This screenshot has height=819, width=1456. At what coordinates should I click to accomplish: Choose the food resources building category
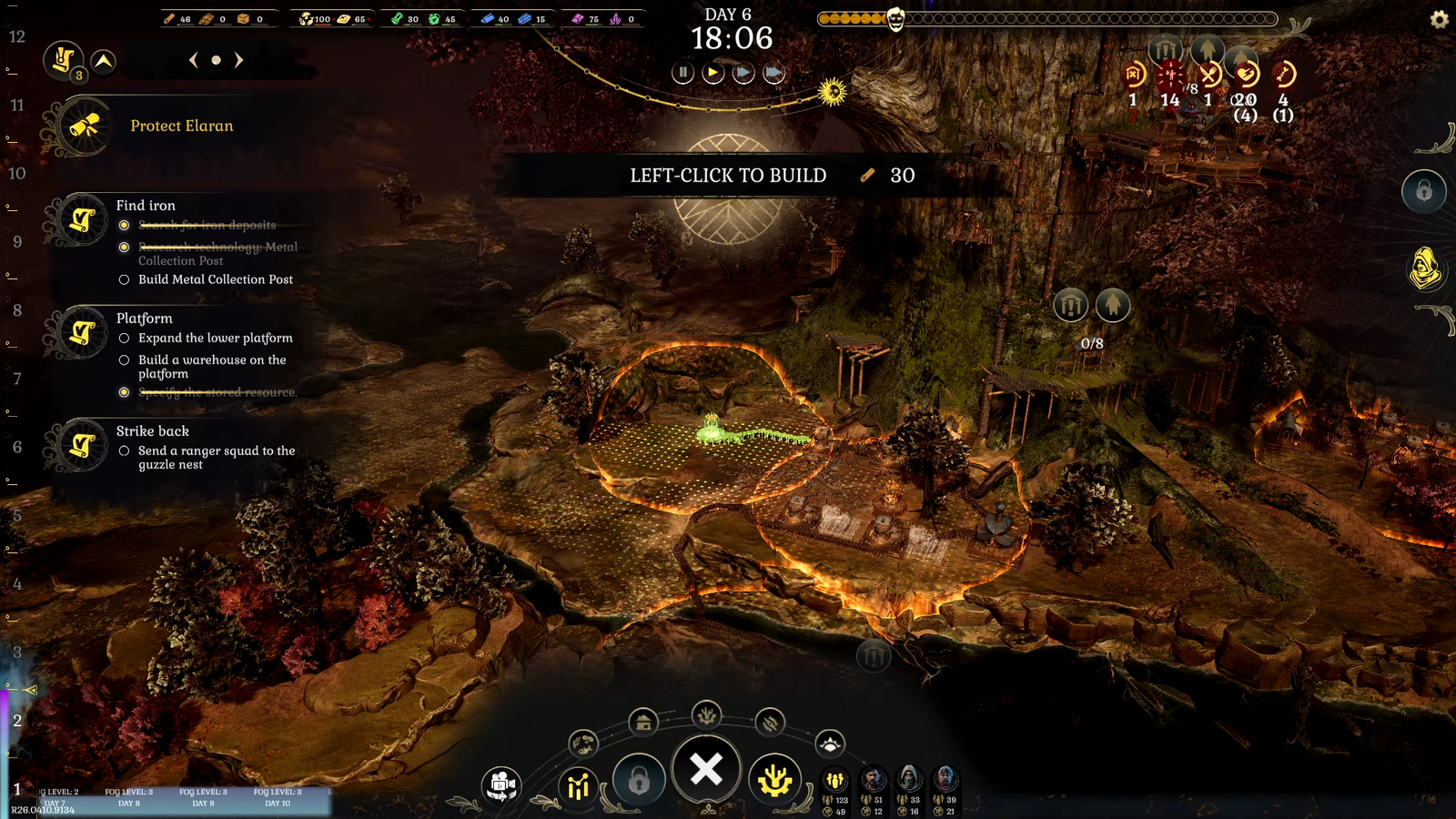click(583, 743)
